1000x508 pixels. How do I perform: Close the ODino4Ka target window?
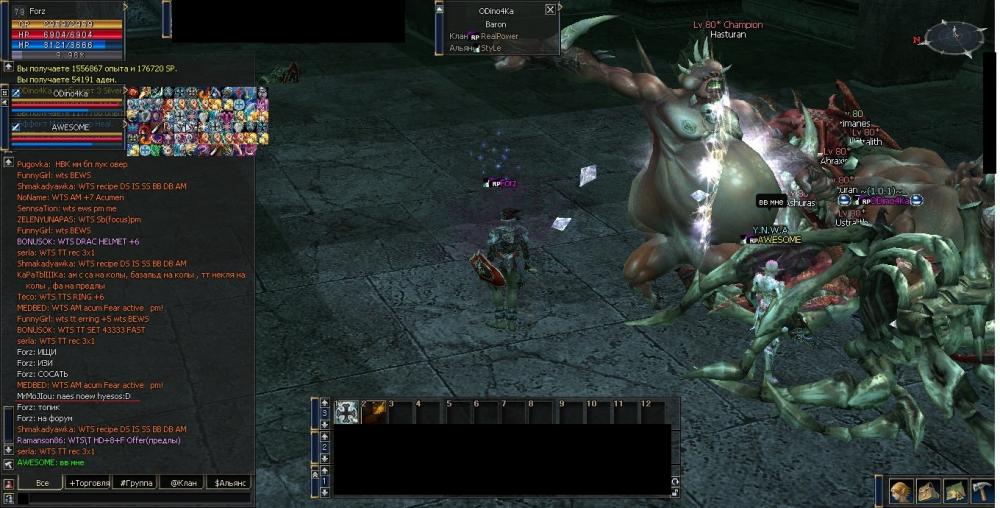click(550, 9)
